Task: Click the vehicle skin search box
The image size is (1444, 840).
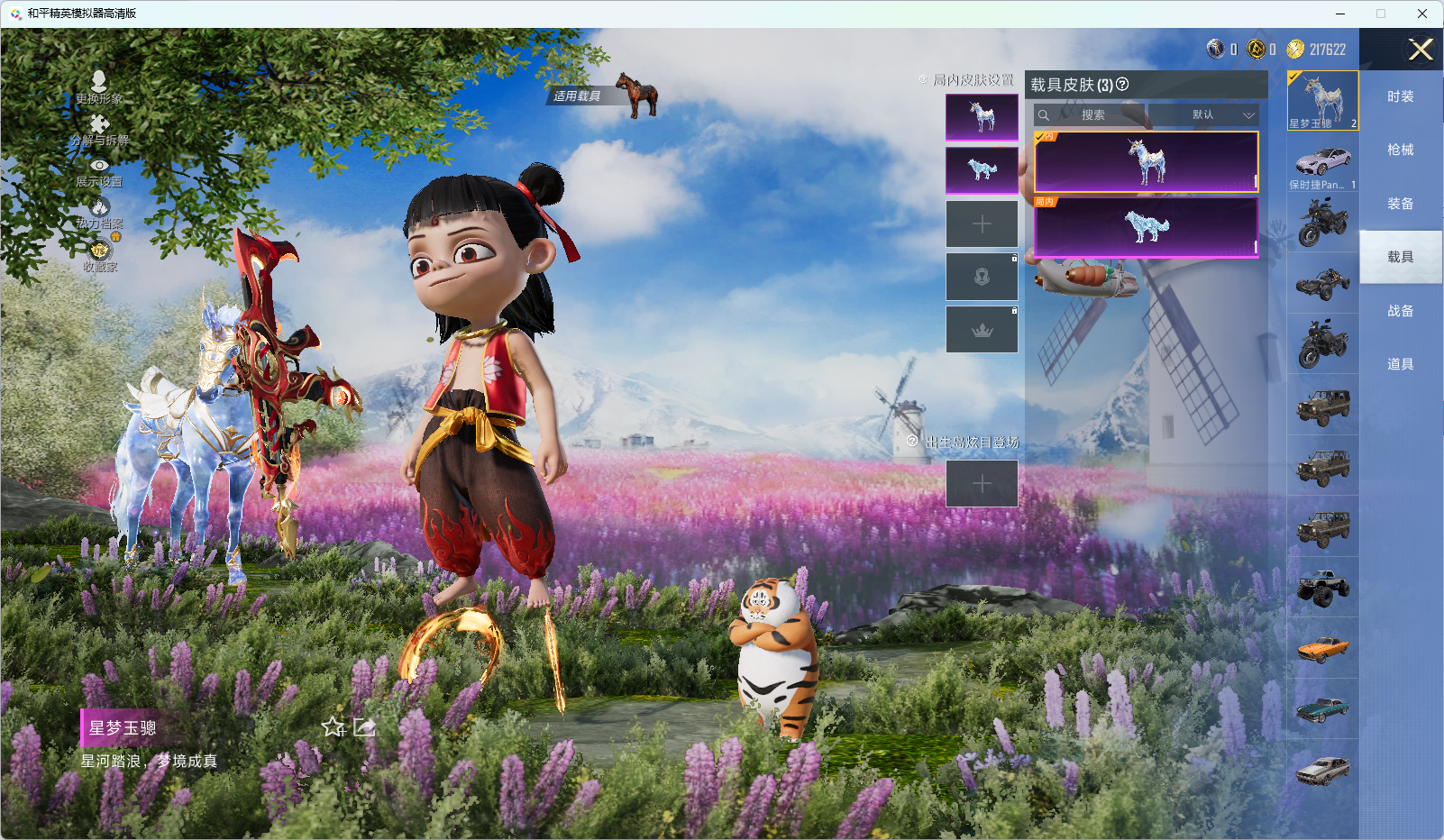Action: pos(1091,115)
